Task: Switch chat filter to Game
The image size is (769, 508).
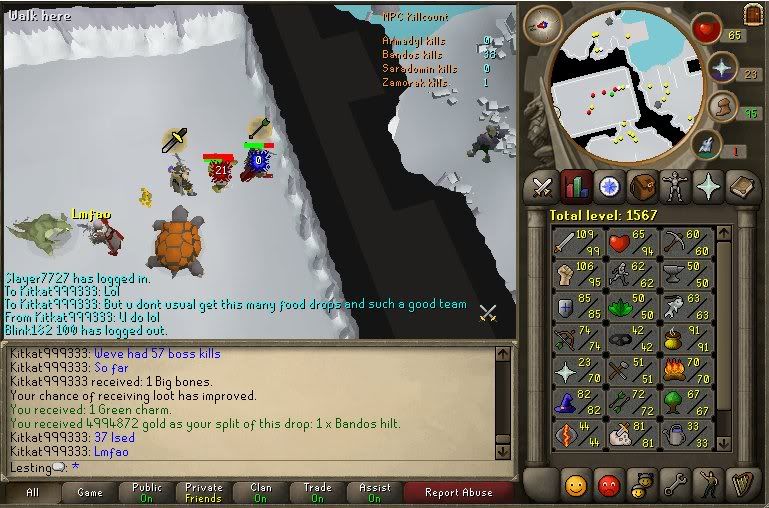Action: 89,492
